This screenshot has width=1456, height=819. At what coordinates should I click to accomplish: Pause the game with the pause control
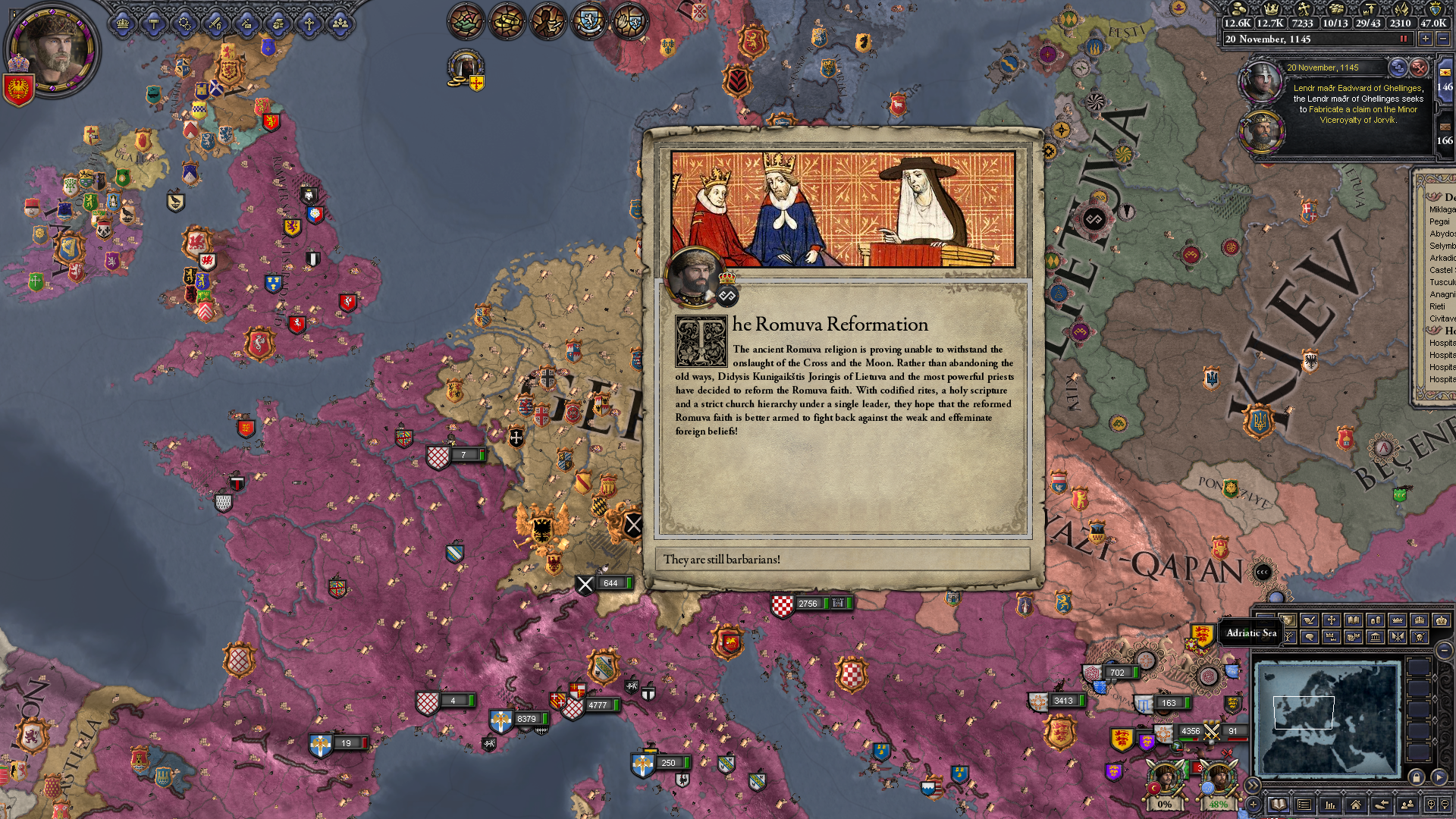1404,39
